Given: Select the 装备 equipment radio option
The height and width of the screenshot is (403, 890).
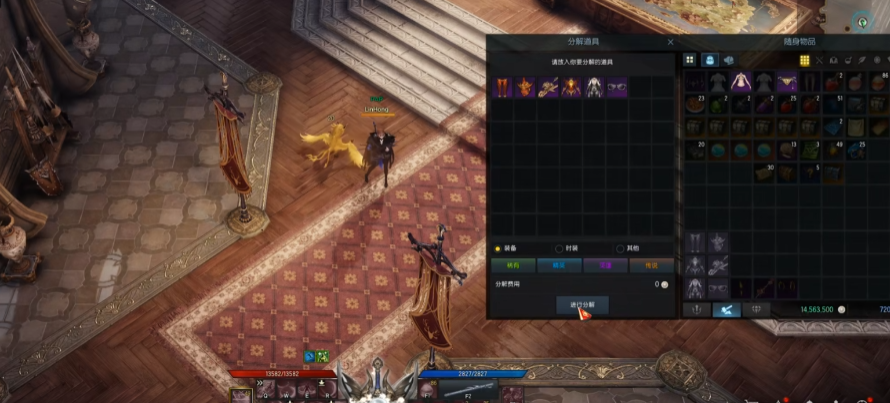Looking at the screenshot, I should 499,248.
